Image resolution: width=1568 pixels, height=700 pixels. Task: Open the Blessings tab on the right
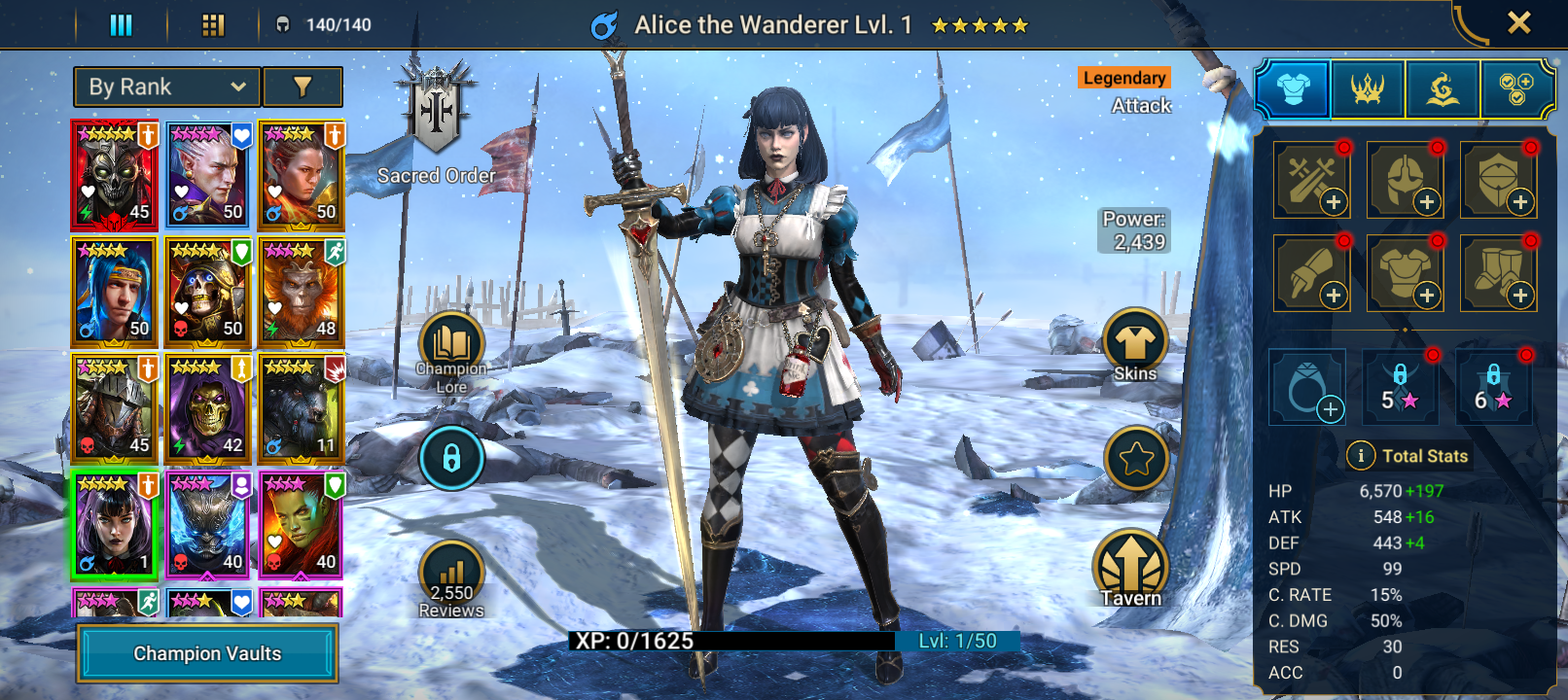tap(1443, 87)
